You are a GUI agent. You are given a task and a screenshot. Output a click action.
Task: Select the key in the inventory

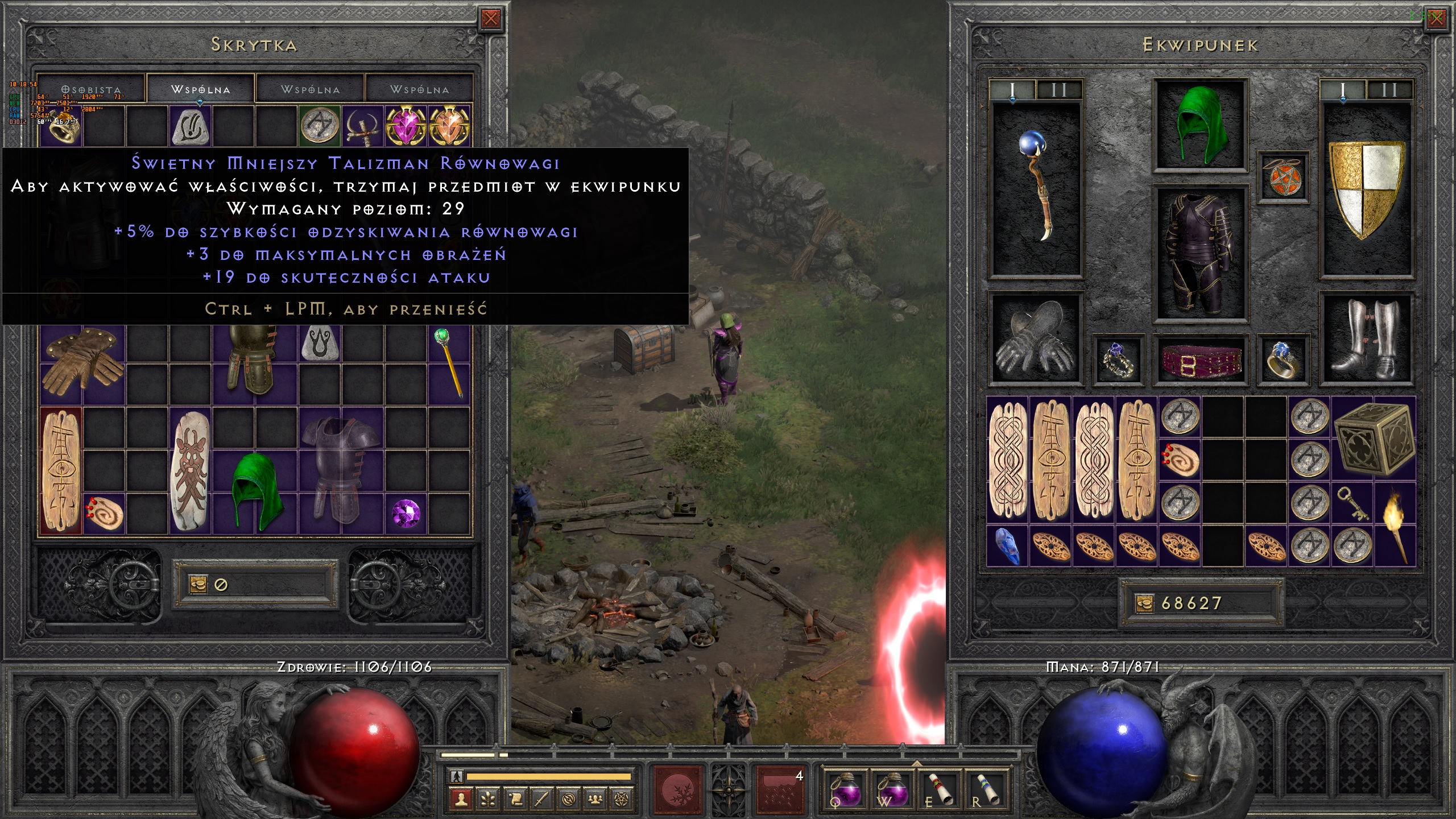point(1352,504)
